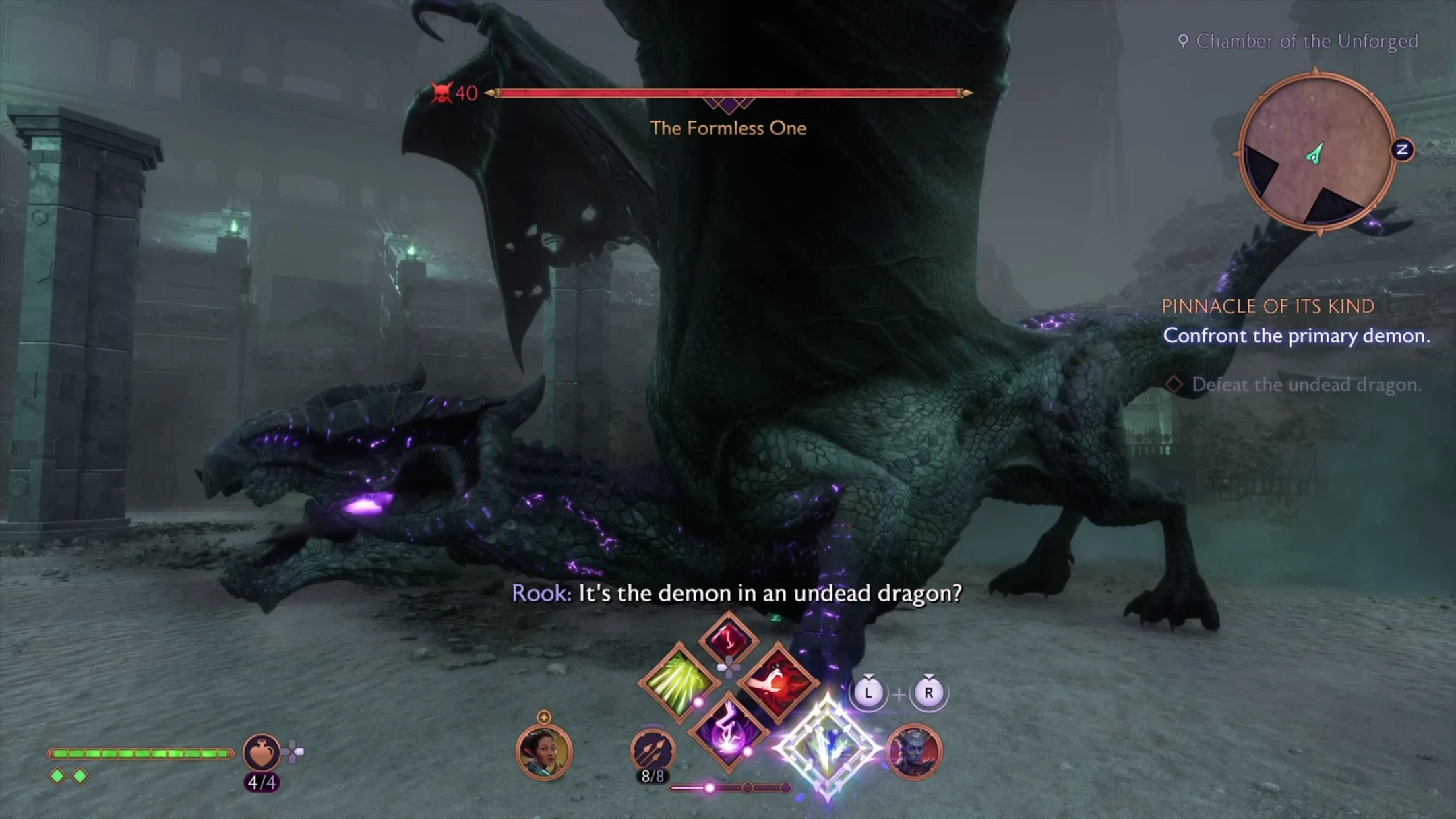Click the d-pad cross between ability diamonds

[x=728, y=667]
